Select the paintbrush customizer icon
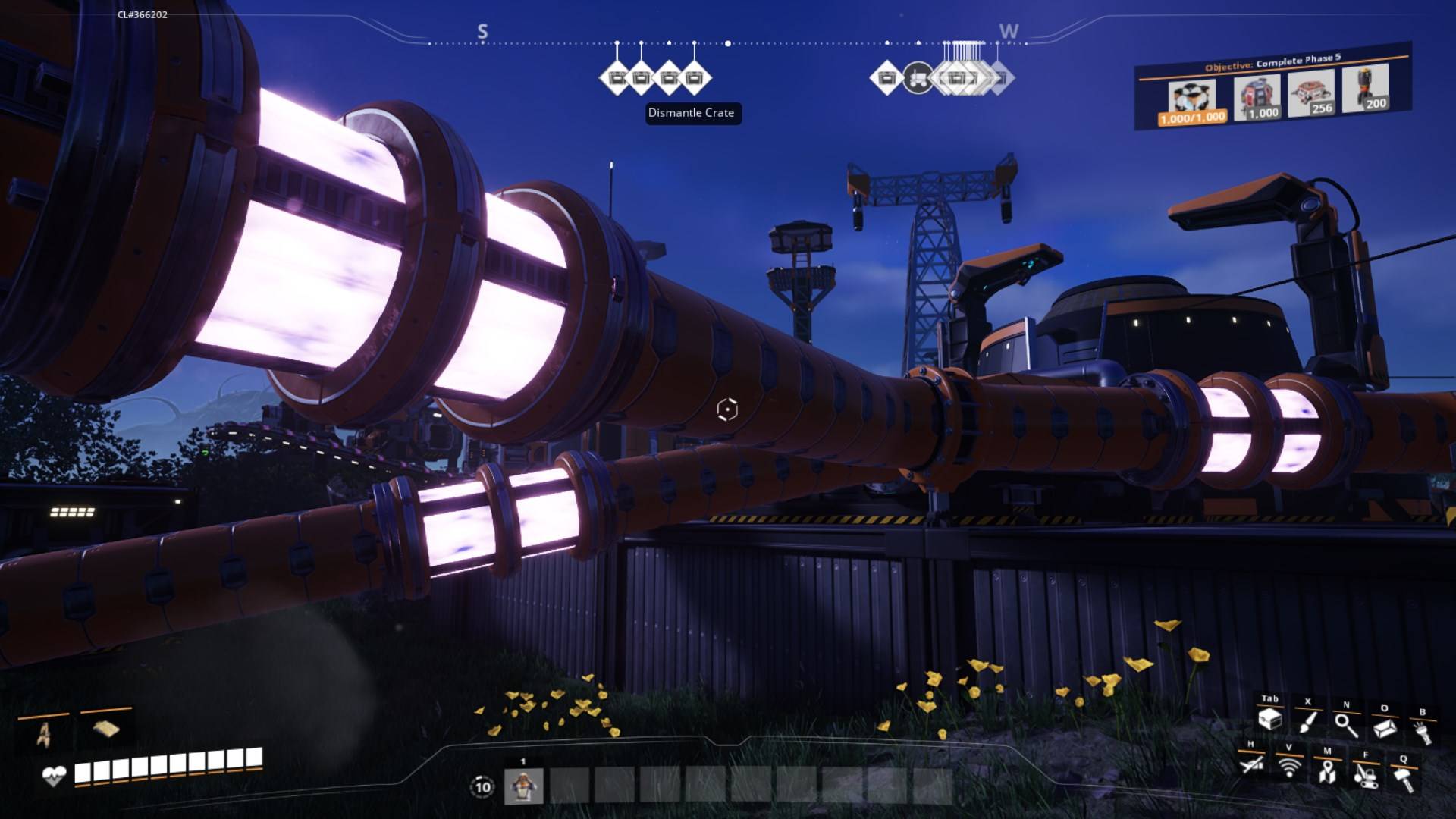This screenshot has height=819, width=1456. [1307, 722]
